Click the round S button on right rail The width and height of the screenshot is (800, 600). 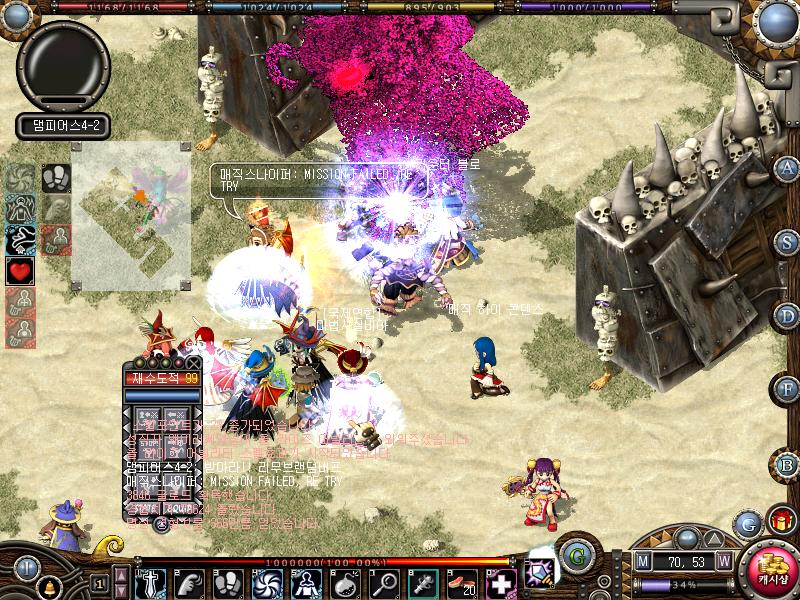coord(788,241)
